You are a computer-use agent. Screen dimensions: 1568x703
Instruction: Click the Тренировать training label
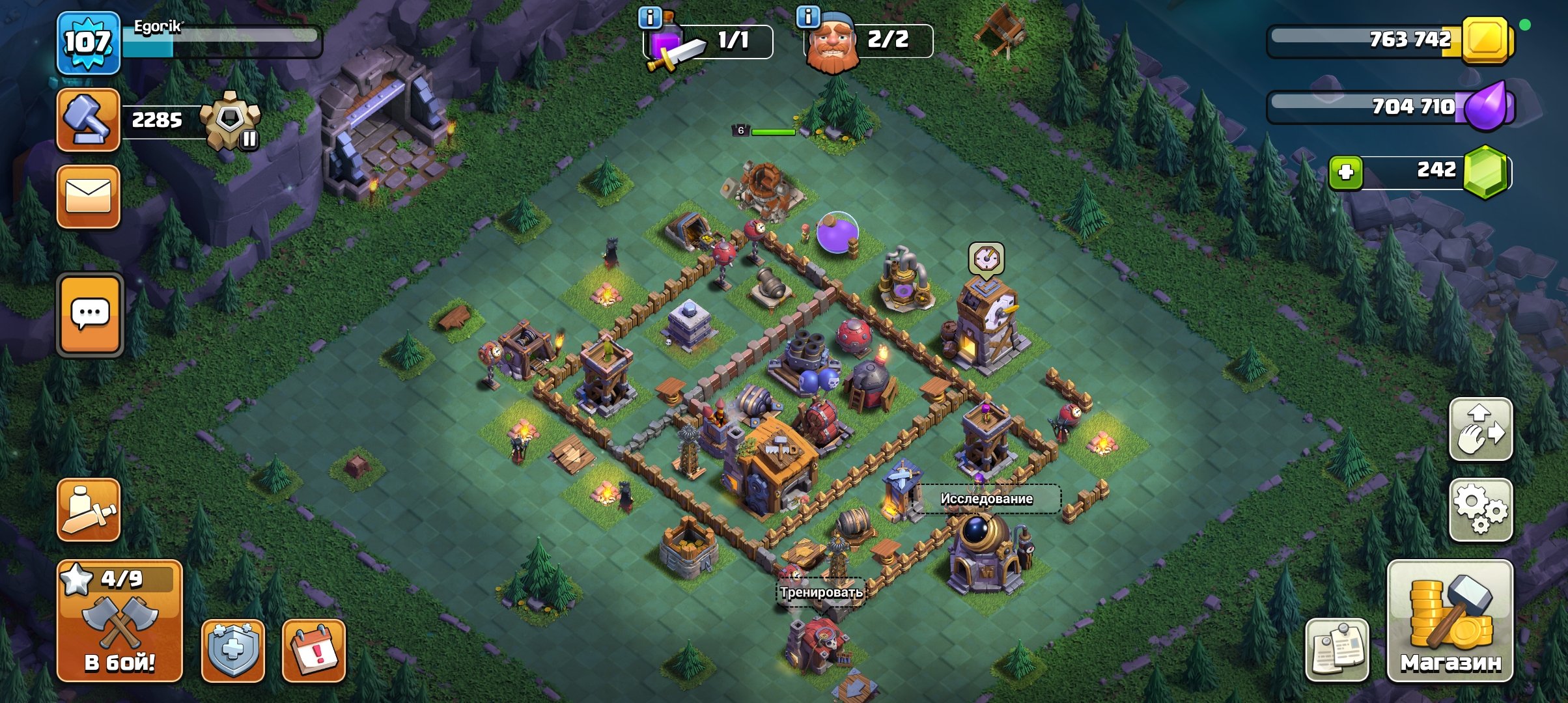[821, 592]
